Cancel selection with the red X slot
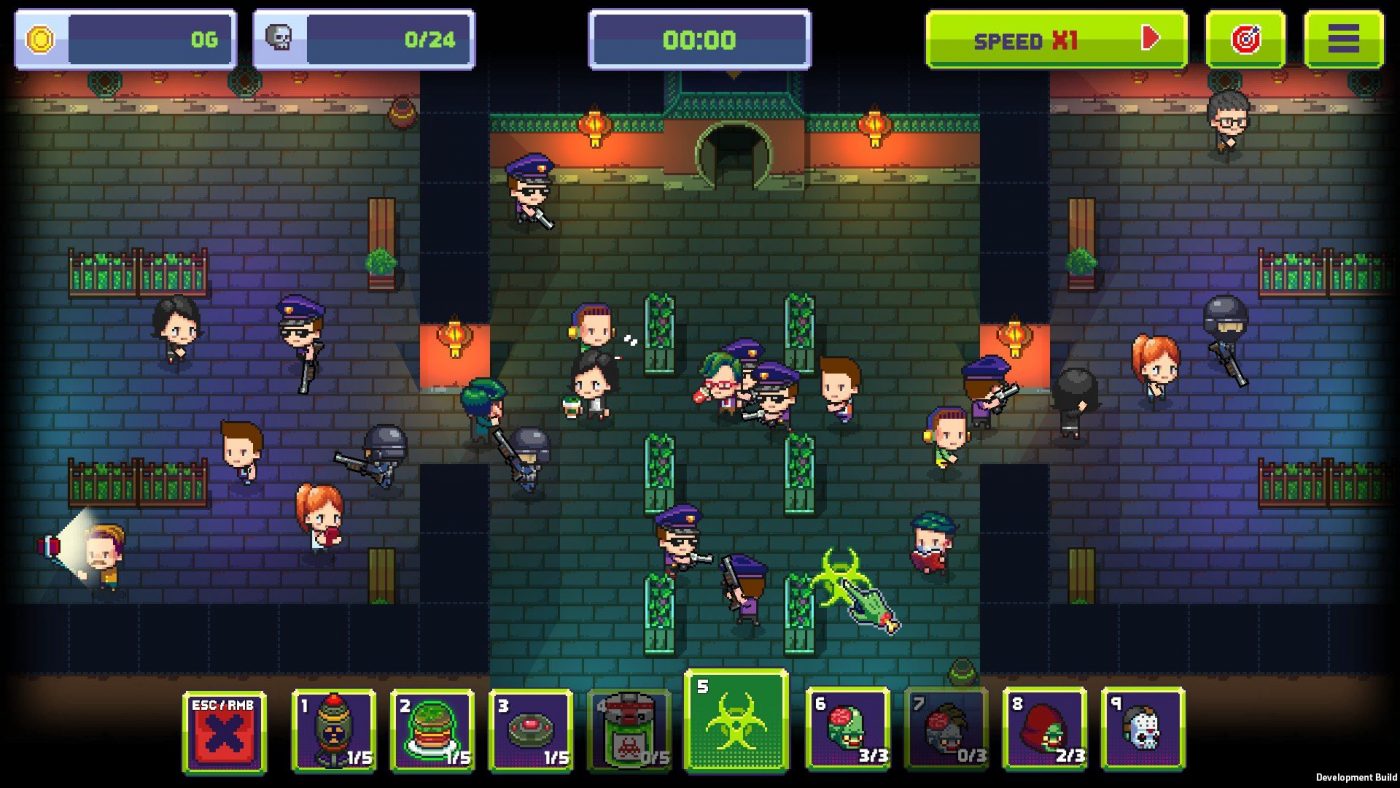The height and width of the screenshot is (788, 1400). pyautogui.click(x=224, y=732)
